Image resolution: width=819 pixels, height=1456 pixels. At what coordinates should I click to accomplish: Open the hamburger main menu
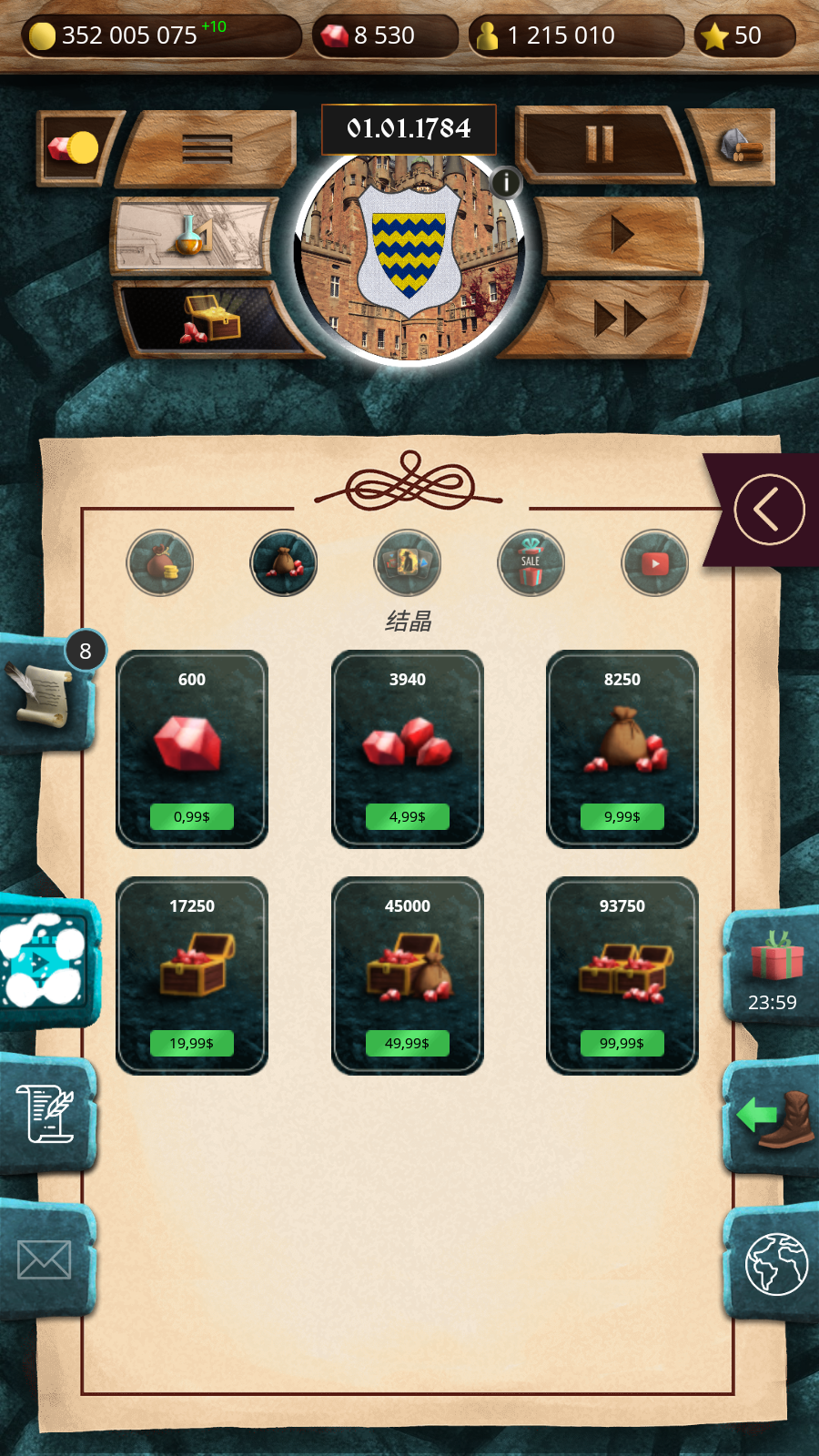[207, 147]
